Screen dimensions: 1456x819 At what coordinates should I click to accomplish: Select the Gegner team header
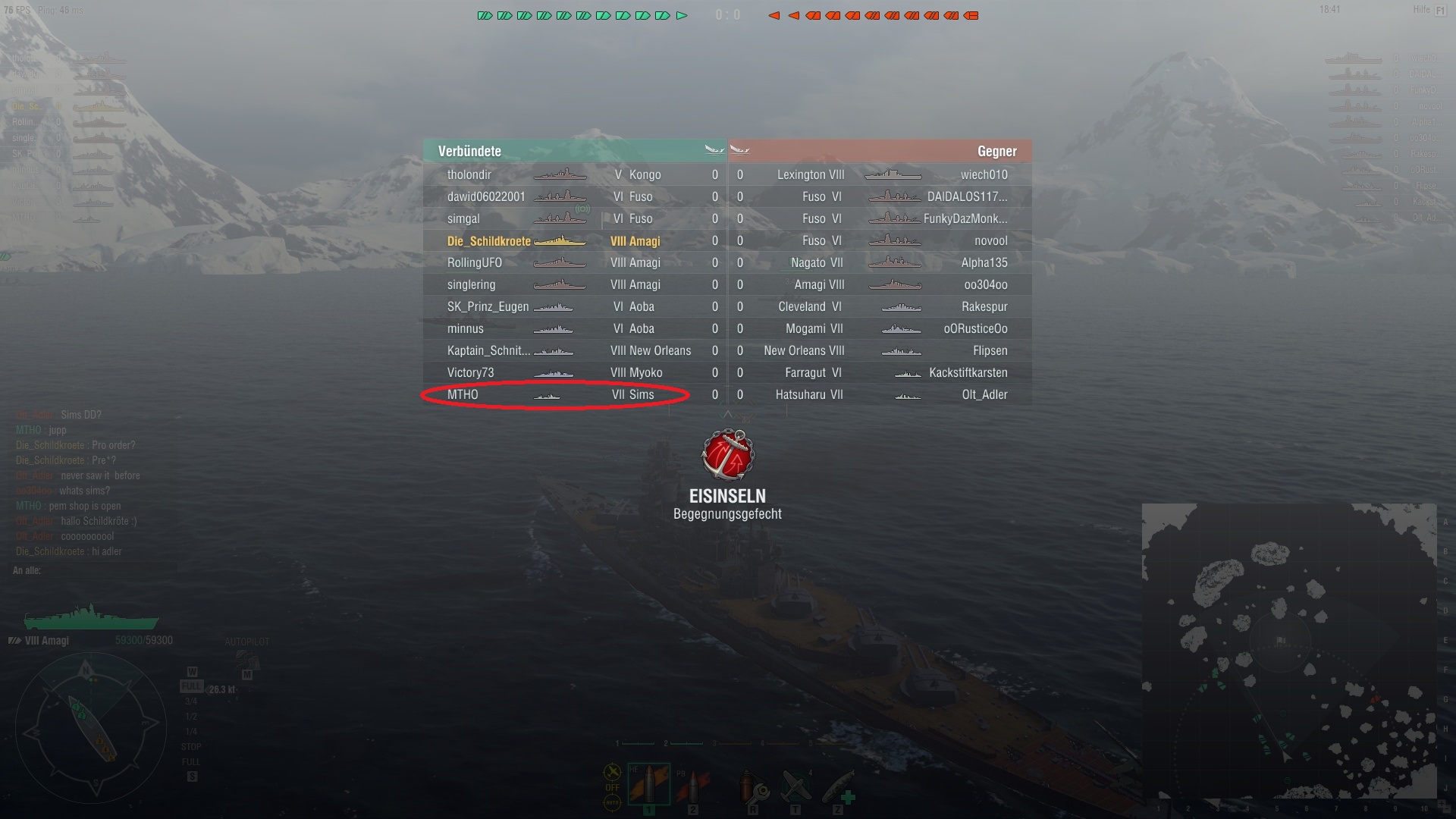coord(997,152)
